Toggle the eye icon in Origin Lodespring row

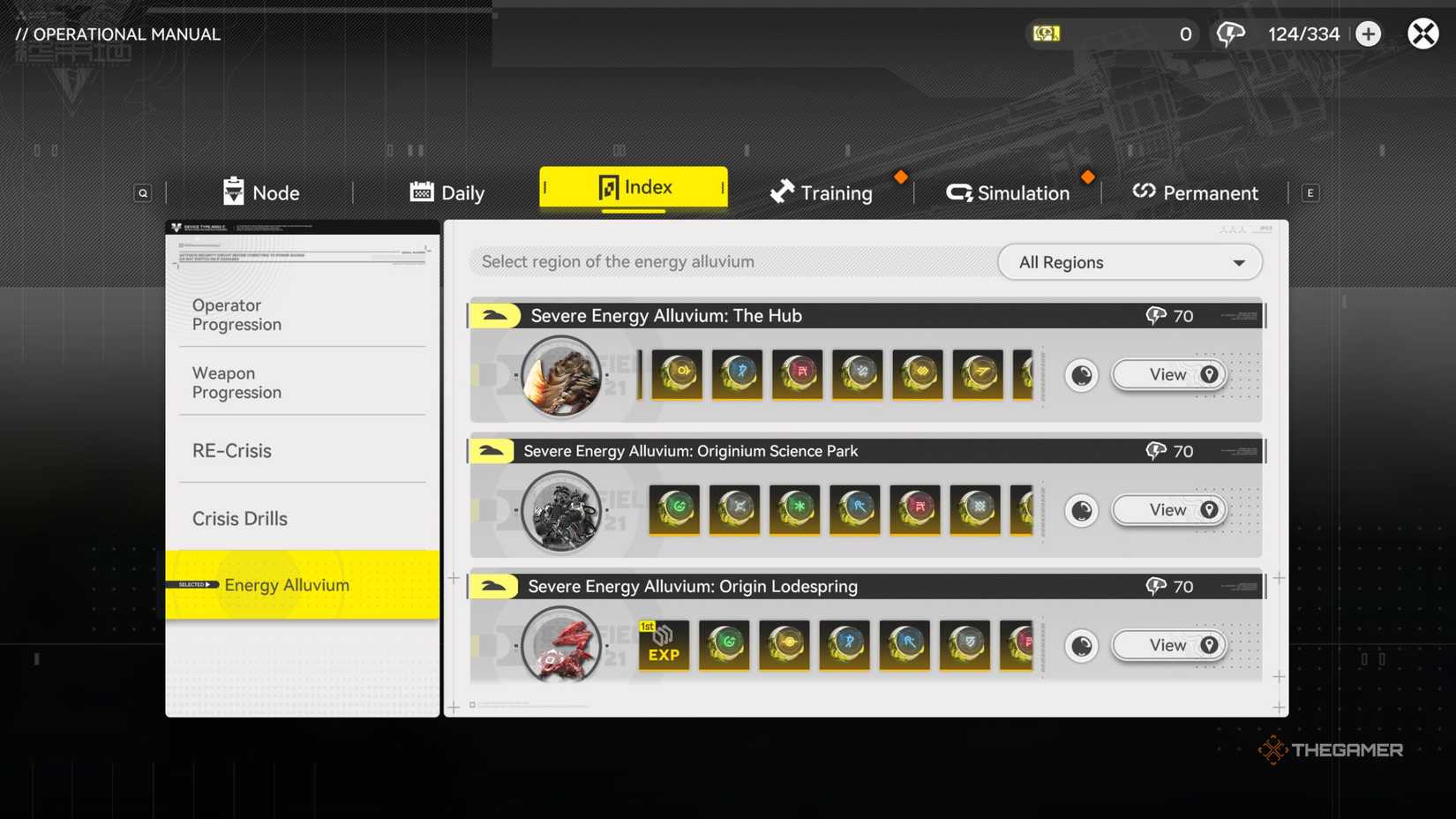1080,645
